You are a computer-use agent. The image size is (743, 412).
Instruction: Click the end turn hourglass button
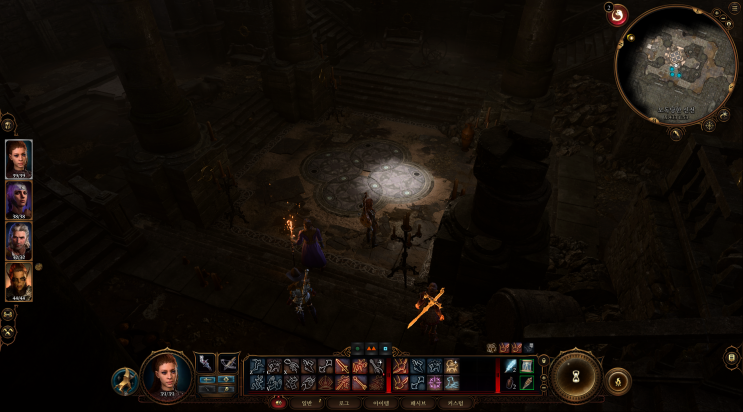(x=577, y=377)
